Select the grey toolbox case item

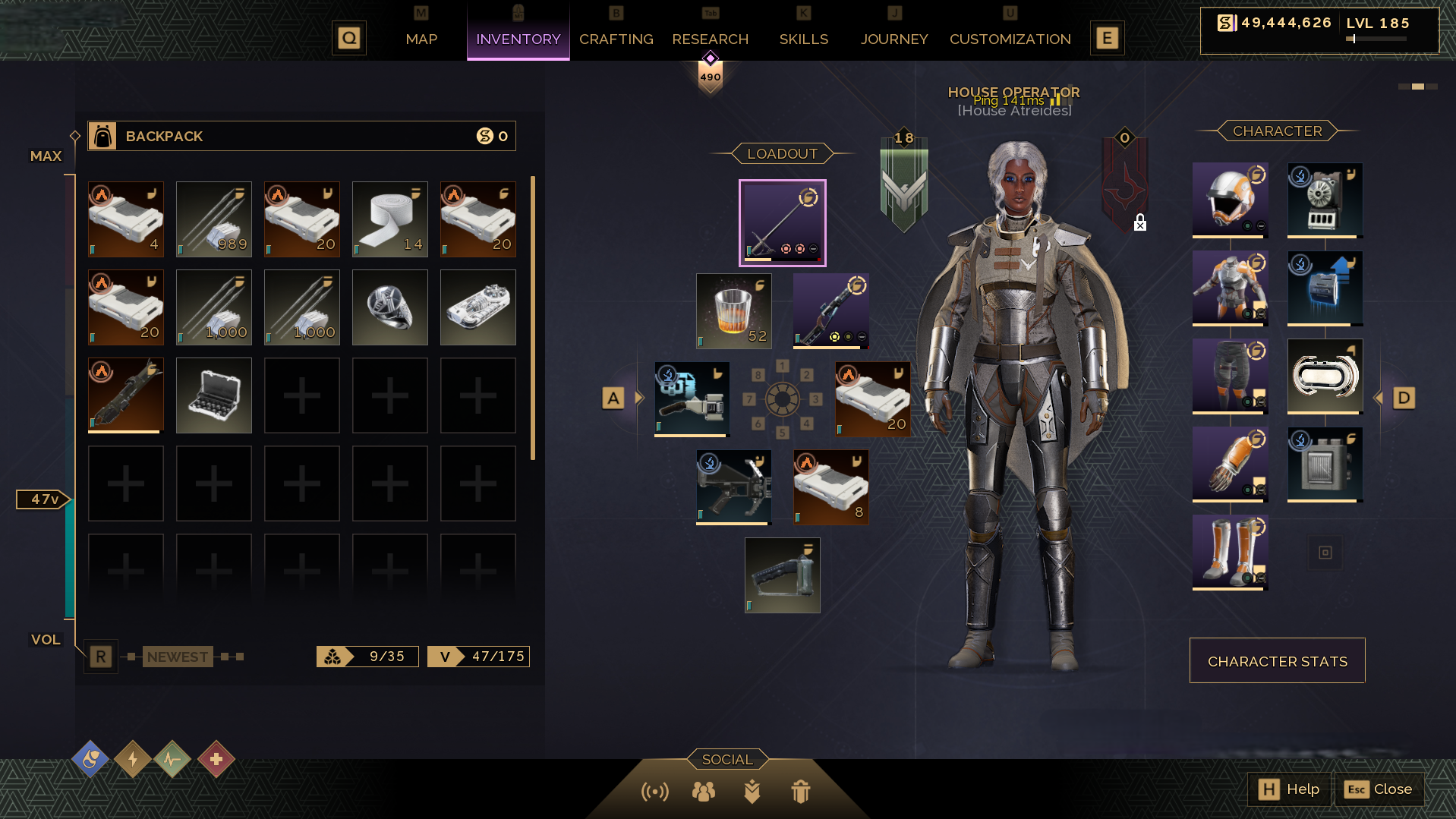[x=213, y=395]
